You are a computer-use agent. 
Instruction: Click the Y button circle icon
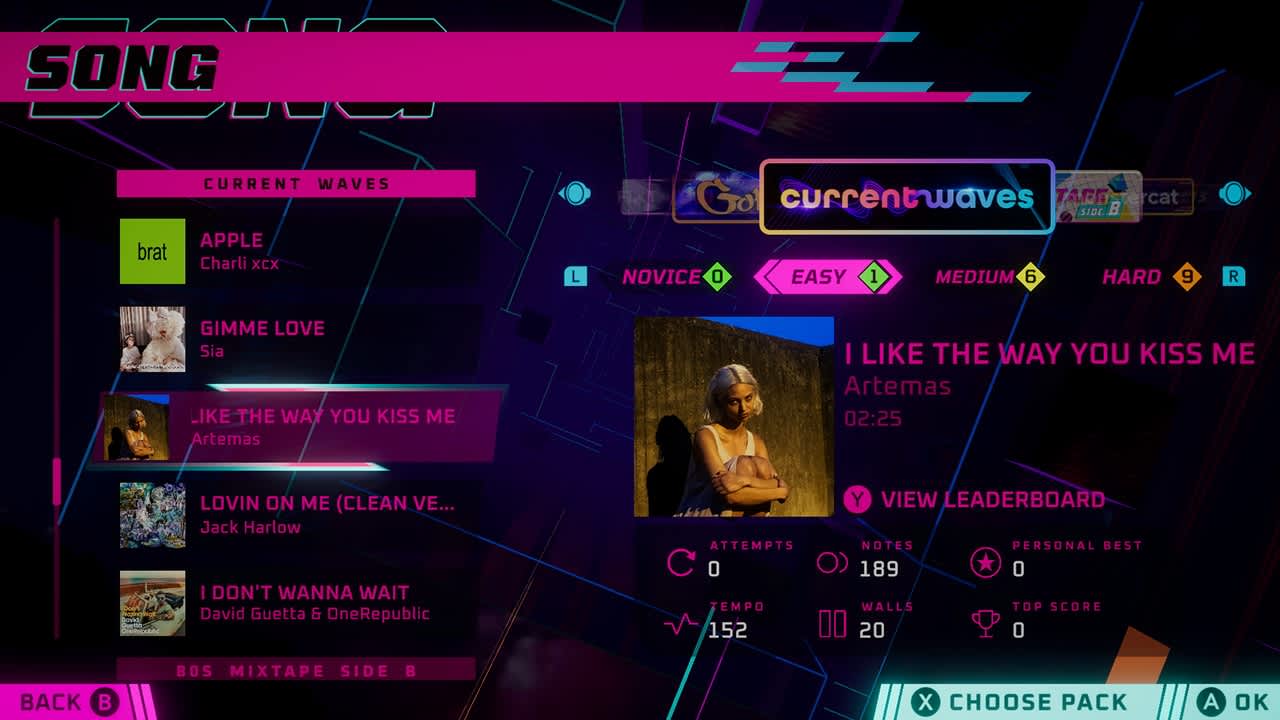[x=857, y=499]
